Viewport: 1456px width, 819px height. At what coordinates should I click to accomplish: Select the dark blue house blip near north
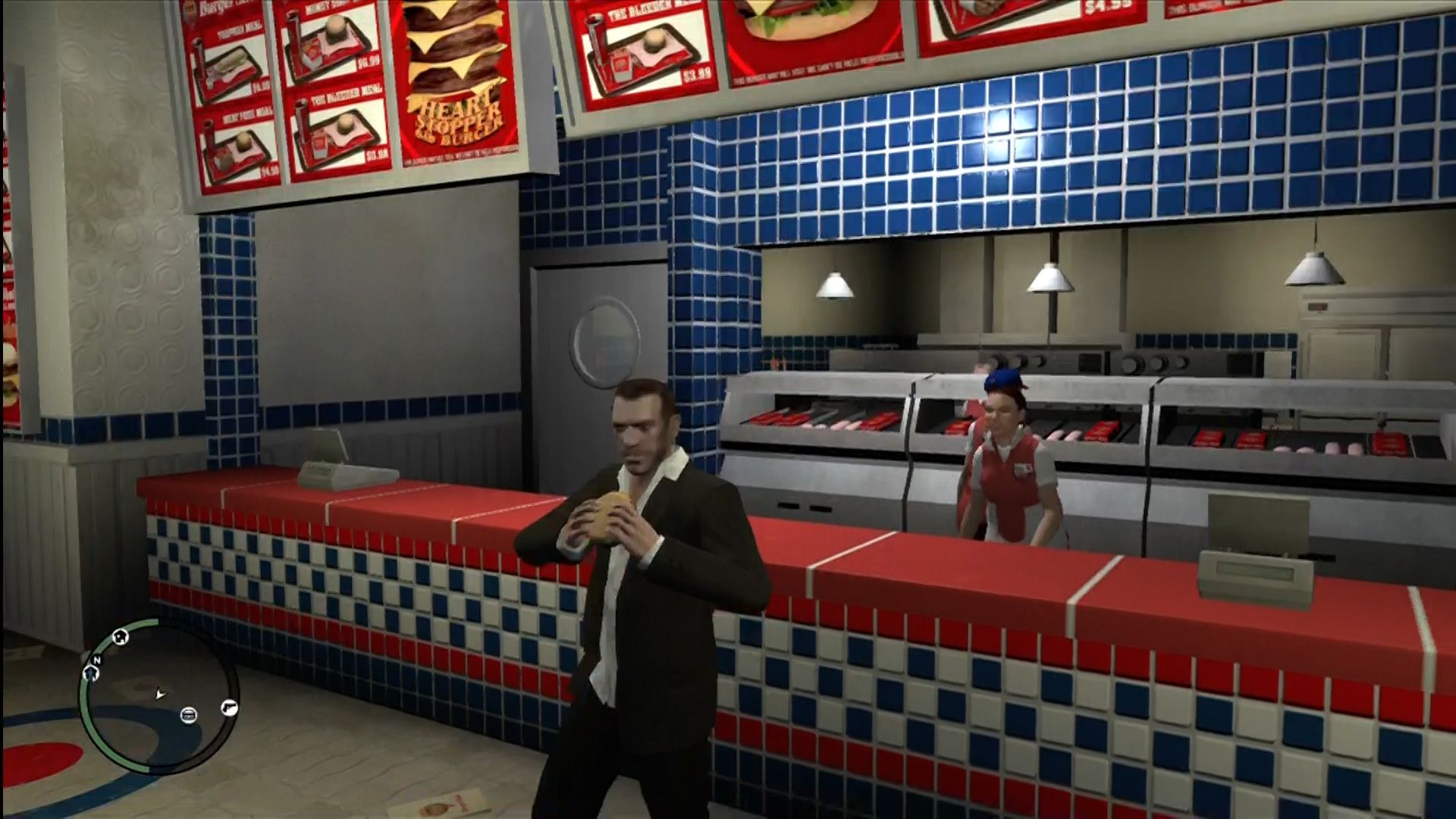[x=91, y=673]
